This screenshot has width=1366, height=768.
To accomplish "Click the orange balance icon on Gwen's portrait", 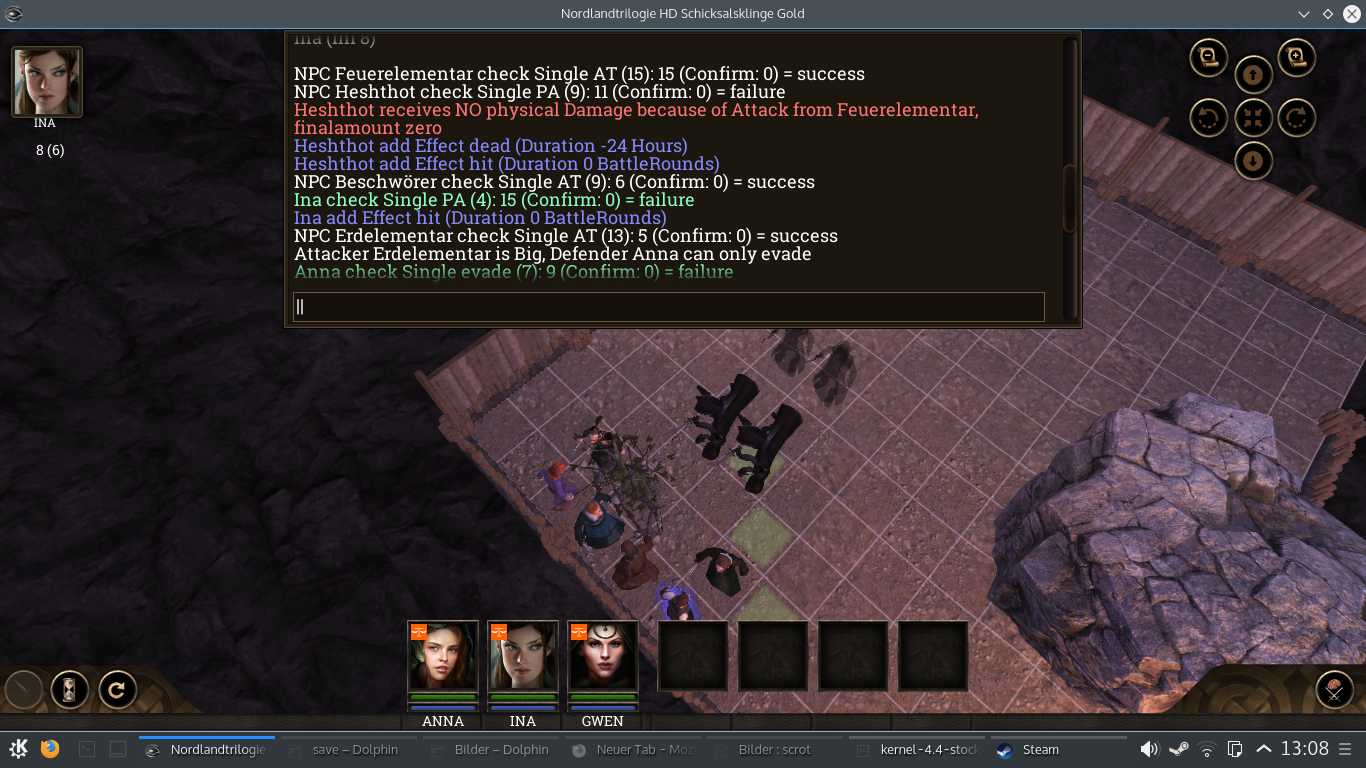I will tap(580, 632).
